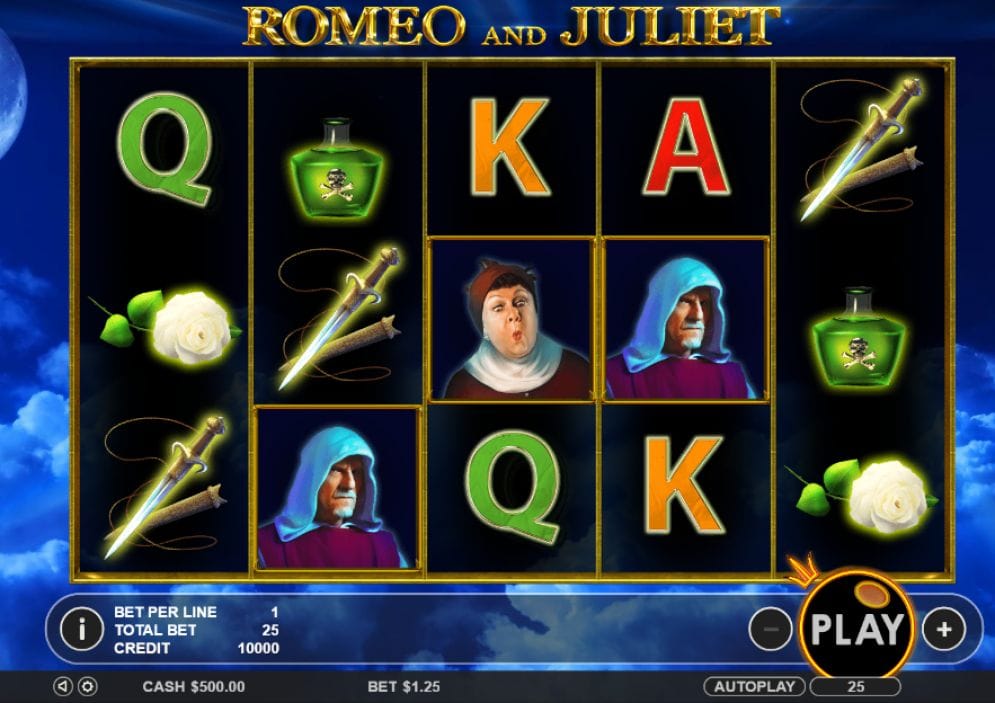995x703 pixels.
Task: Change the autoplay spin count of 25
Action: pos(855,687)
